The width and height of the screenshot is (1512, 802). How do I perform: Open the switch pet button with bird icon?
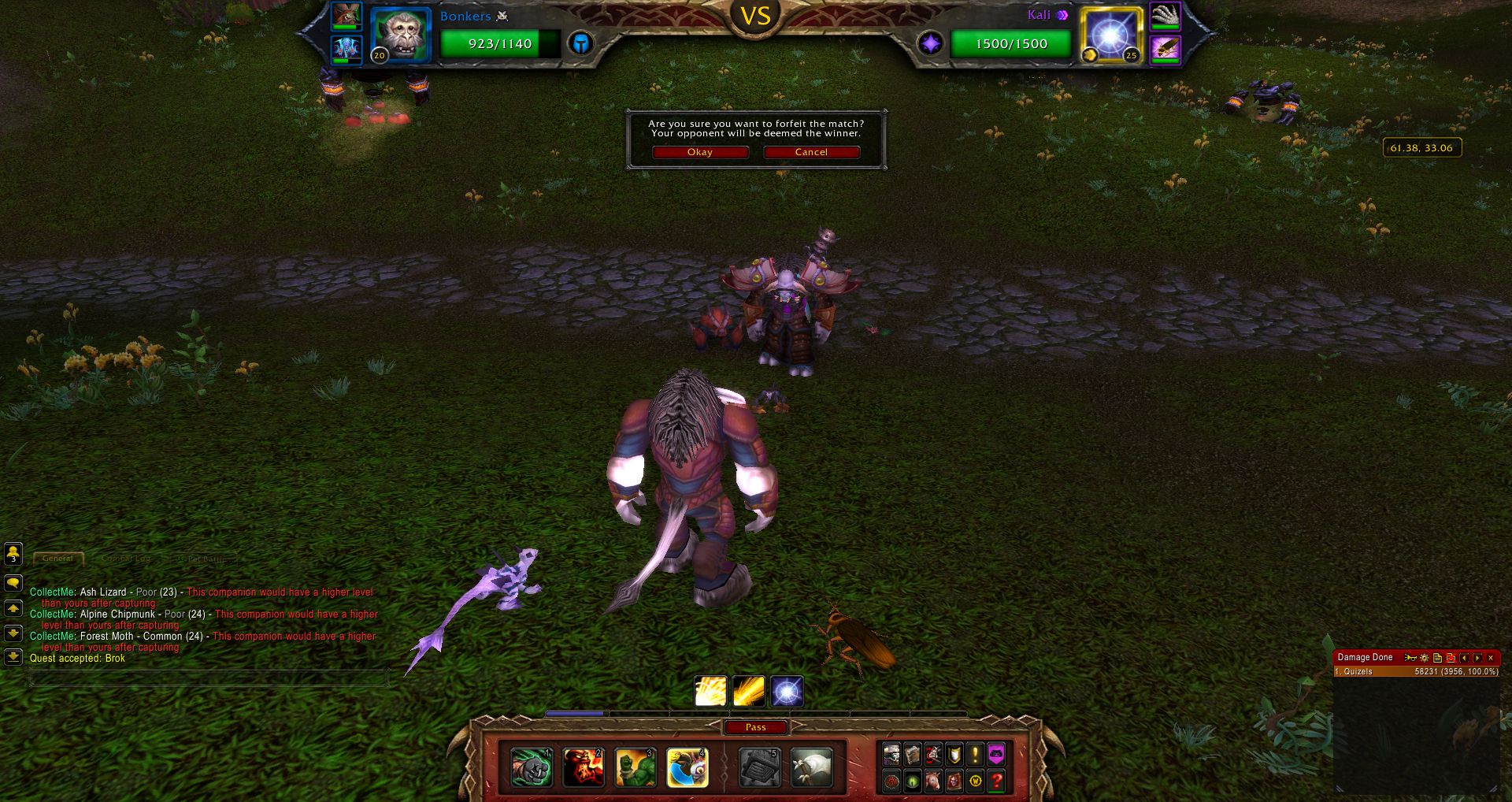click(687, 767)
